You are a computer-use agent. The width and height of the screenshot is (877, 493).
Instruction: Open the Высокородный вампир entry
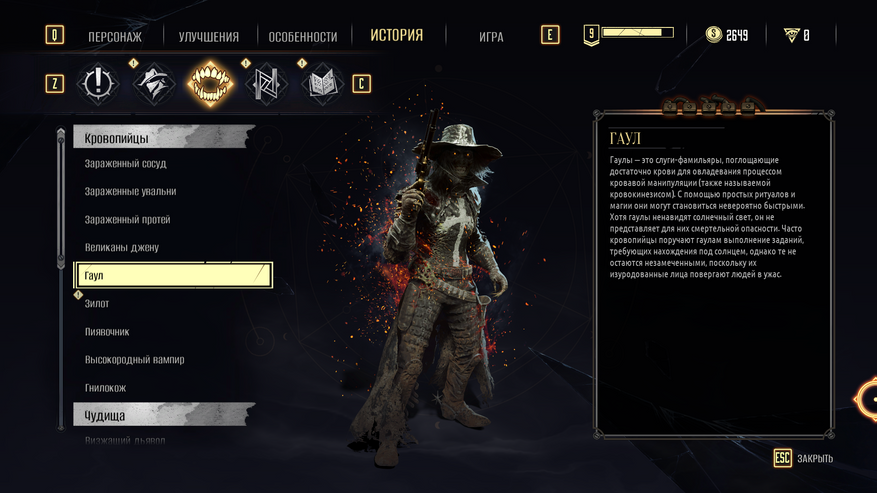point(135,359)
